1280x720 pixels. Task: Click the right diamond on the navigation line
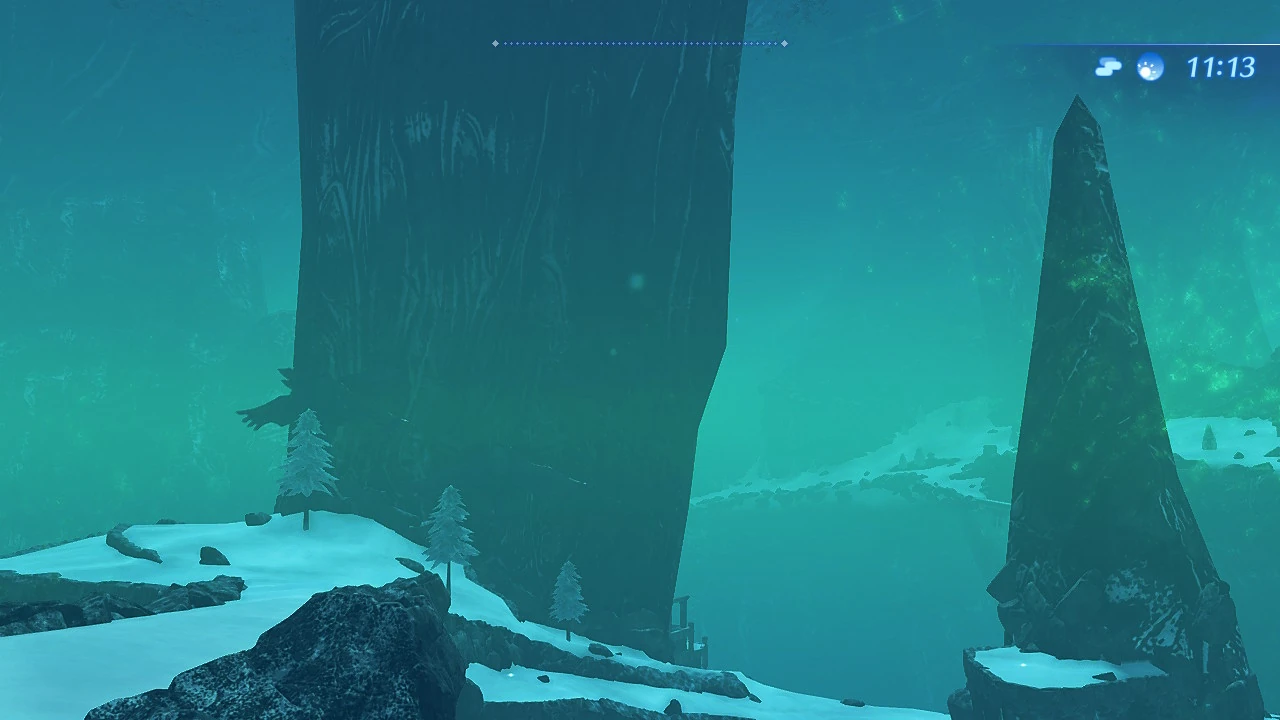coord(784,43)
